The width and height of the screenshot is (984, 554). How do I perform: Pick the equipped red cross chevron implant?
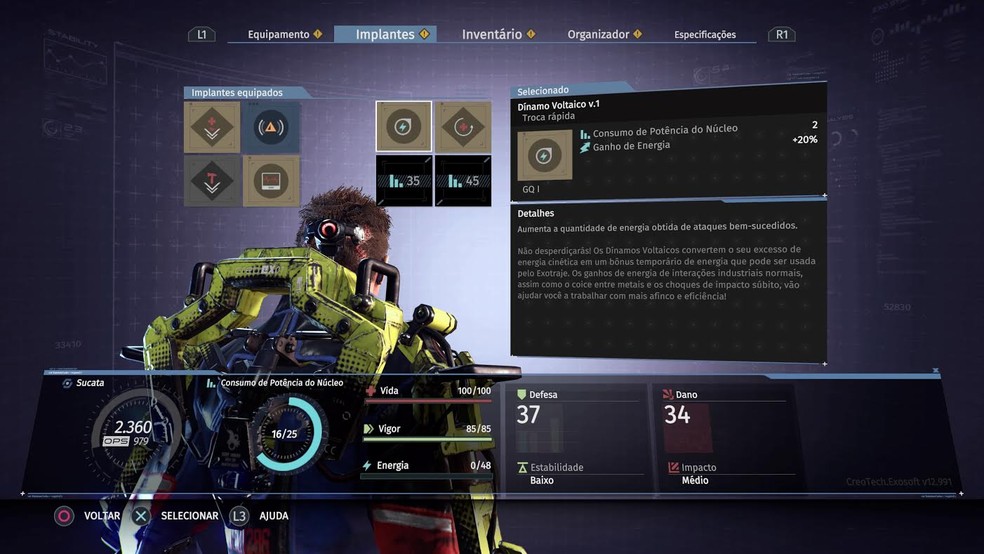click(212, 127)
